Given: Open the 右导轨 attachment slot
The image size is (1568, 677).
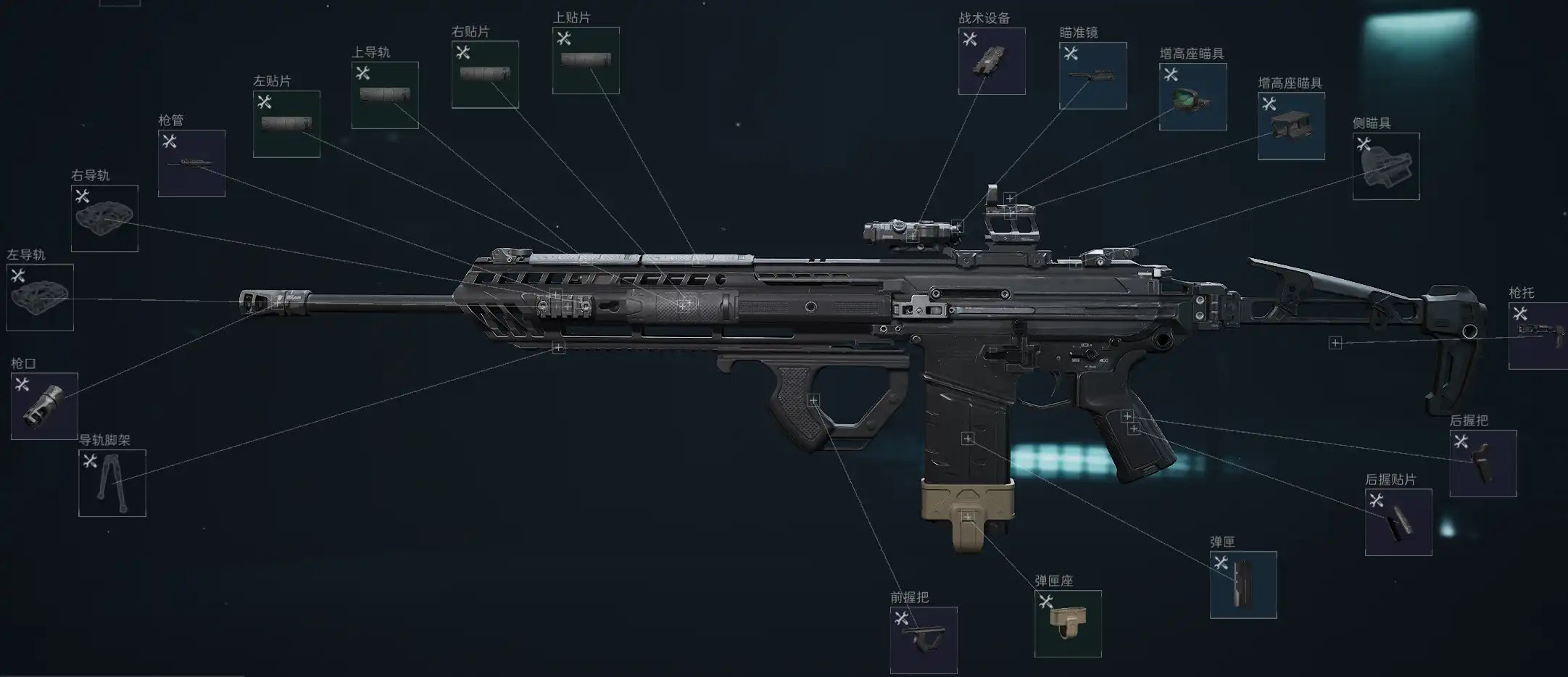Looking at the screenshot, I should [x=104, y=218].
